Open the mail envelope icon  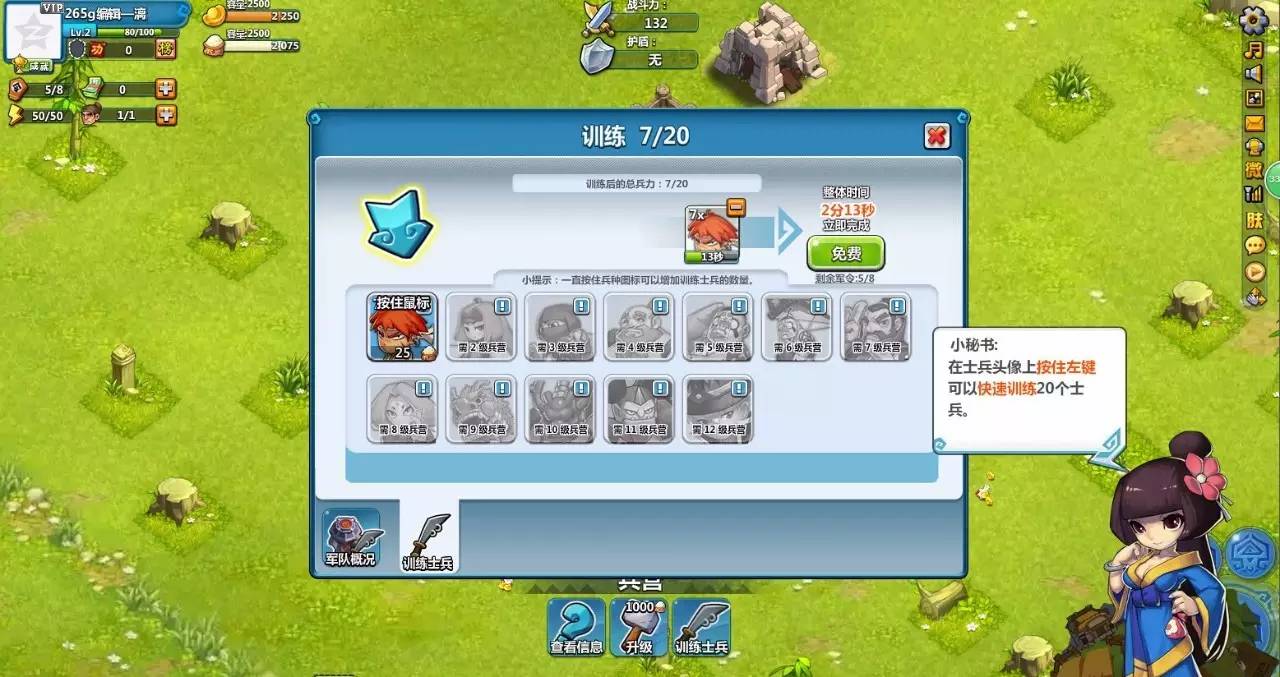pos(1254,123)
